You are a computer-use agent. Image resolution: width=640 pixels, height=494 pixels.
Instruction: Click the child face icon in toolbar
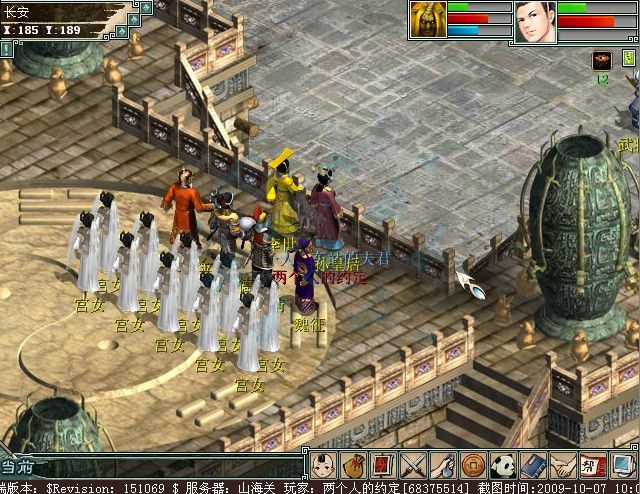322,464
